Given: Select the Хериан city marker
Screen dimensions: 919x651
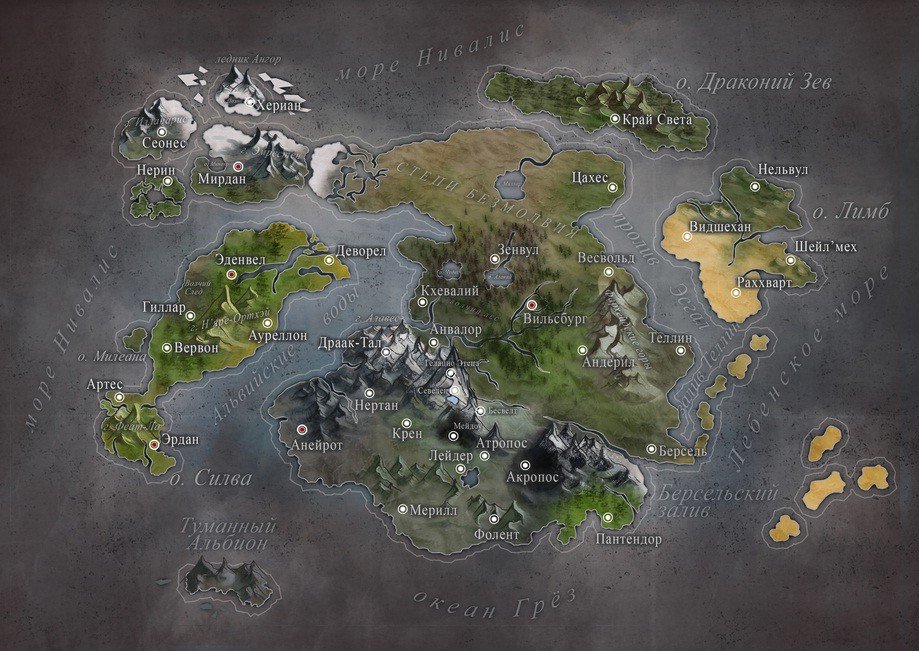Looking at the screenshot, I should 248,102.
